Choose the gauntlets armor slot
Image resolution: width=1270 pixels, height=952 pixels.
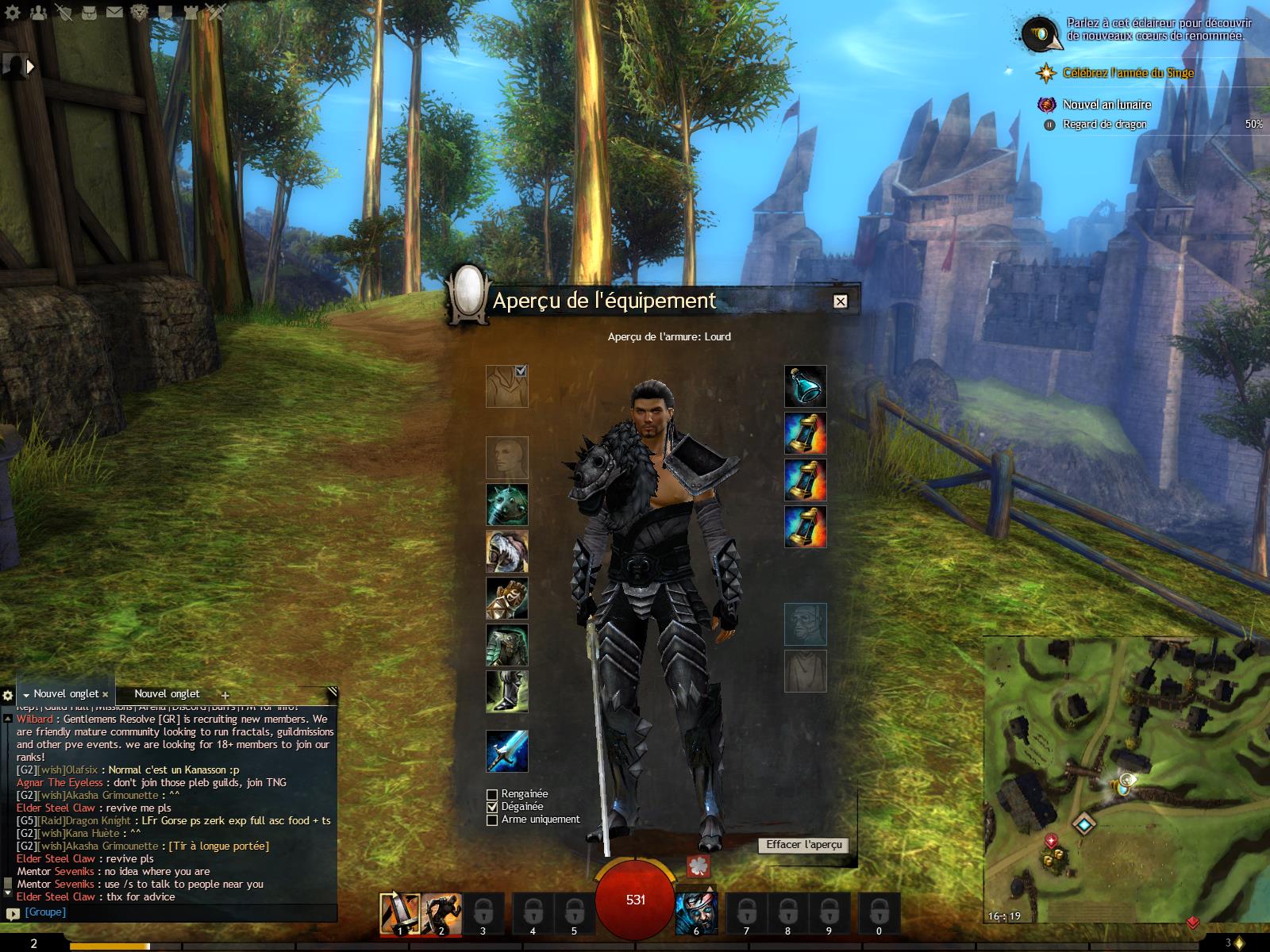pos(506,599)
